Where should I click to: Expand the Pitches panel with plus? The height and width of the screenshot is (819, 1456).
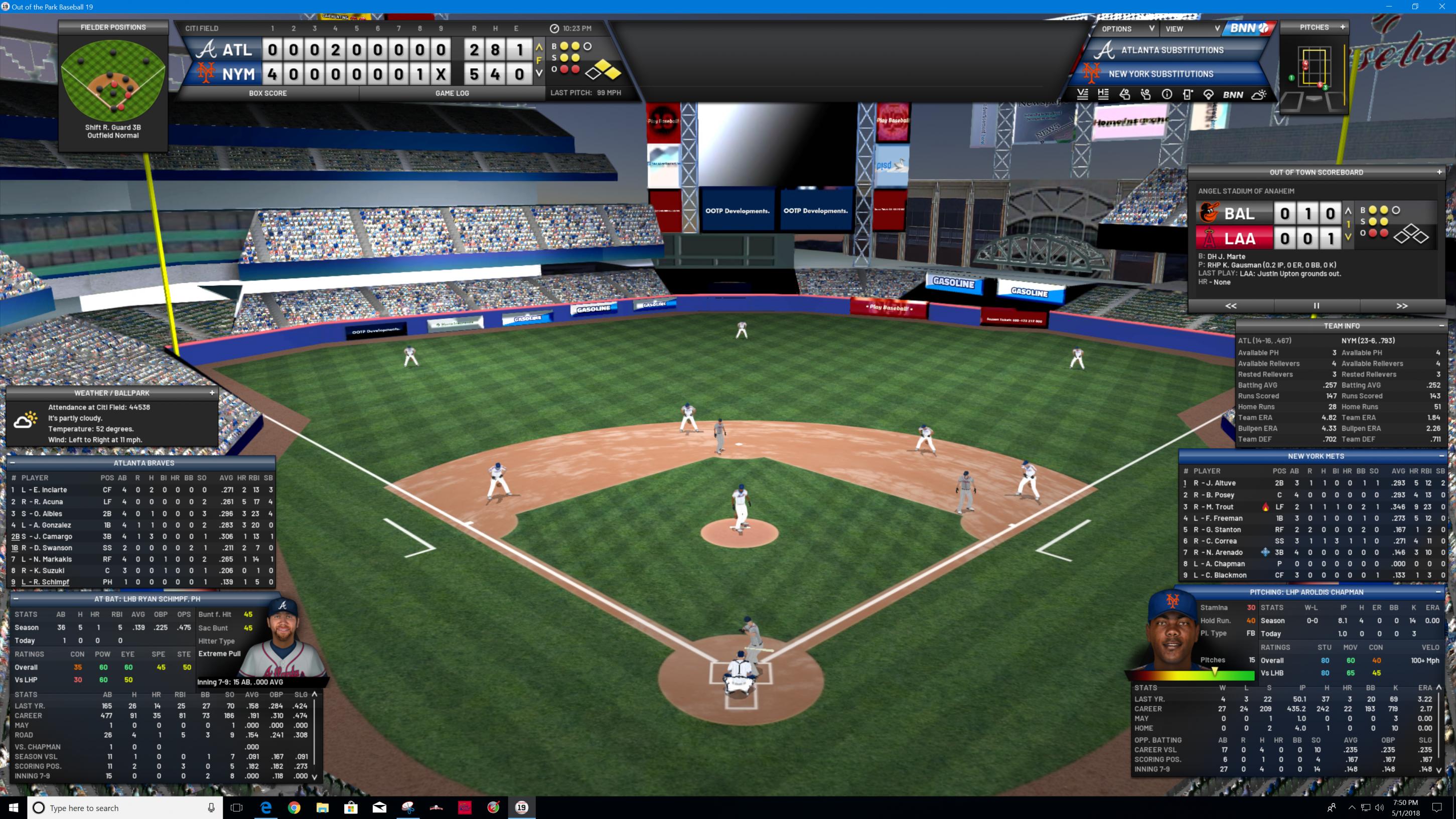click(x=1343, y=27)
